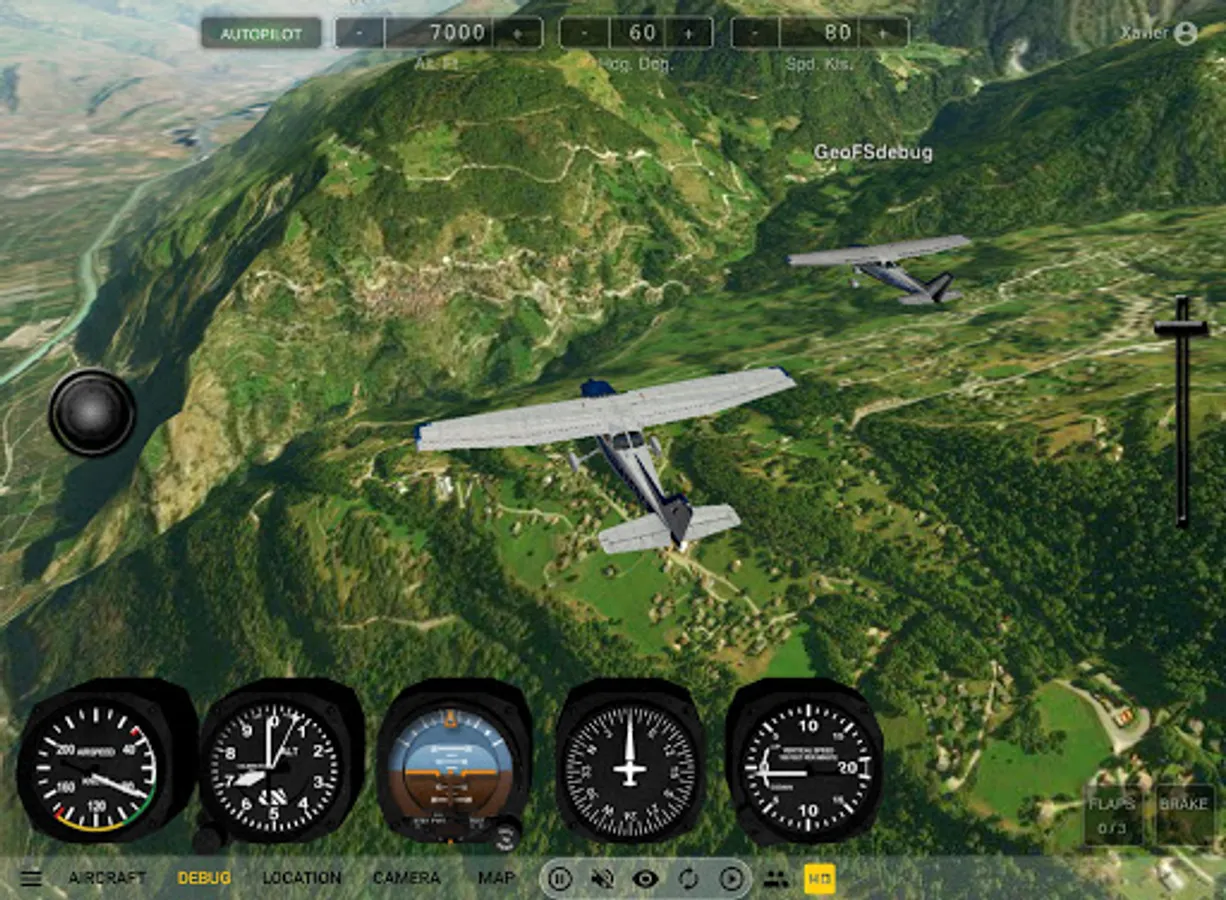The width and height of the screenshot is (1226, 900).
Task: Open the multiplayer players icon
Action: pos(775,879)
